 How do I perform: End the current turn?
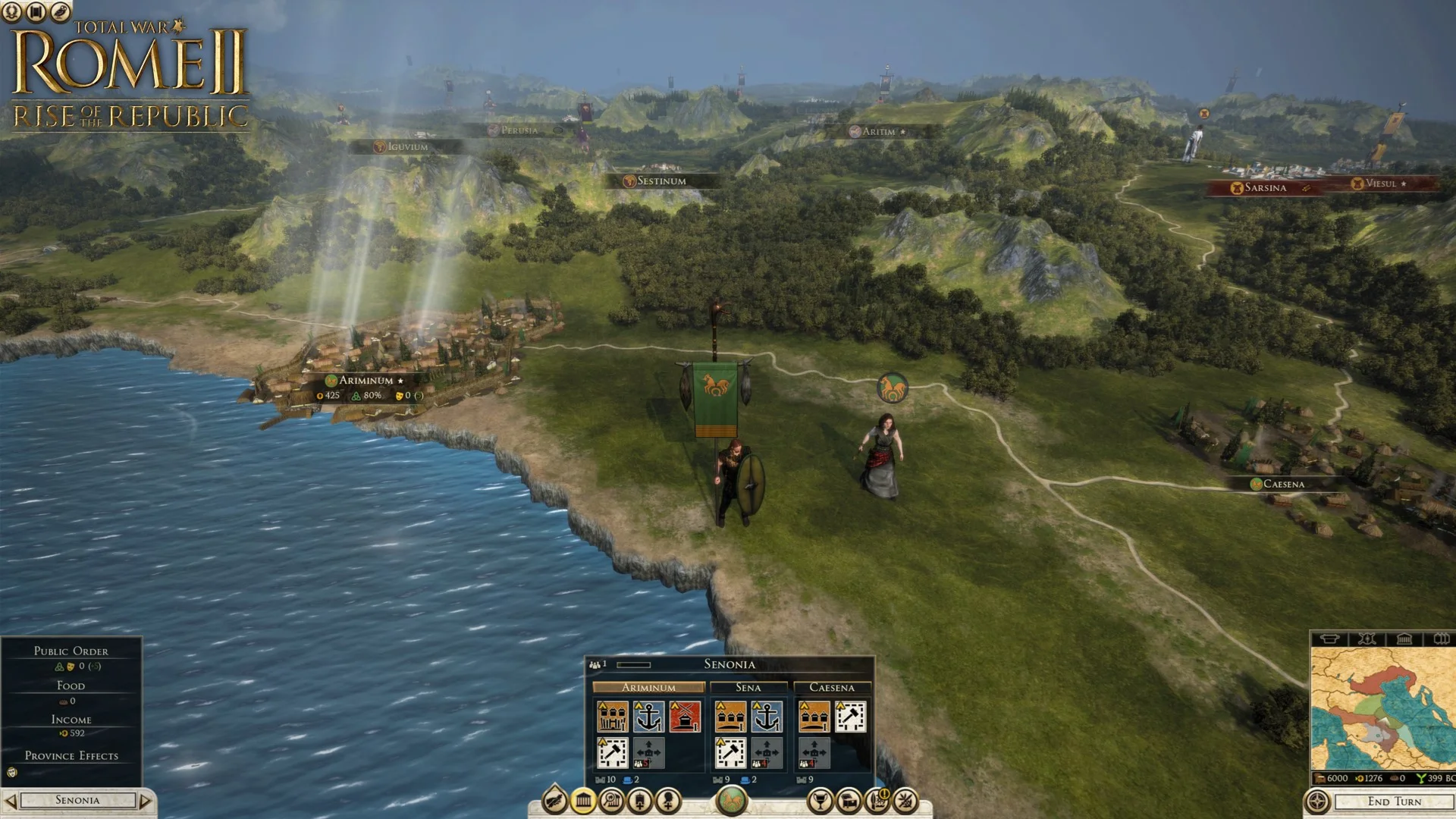[1394, 802]
